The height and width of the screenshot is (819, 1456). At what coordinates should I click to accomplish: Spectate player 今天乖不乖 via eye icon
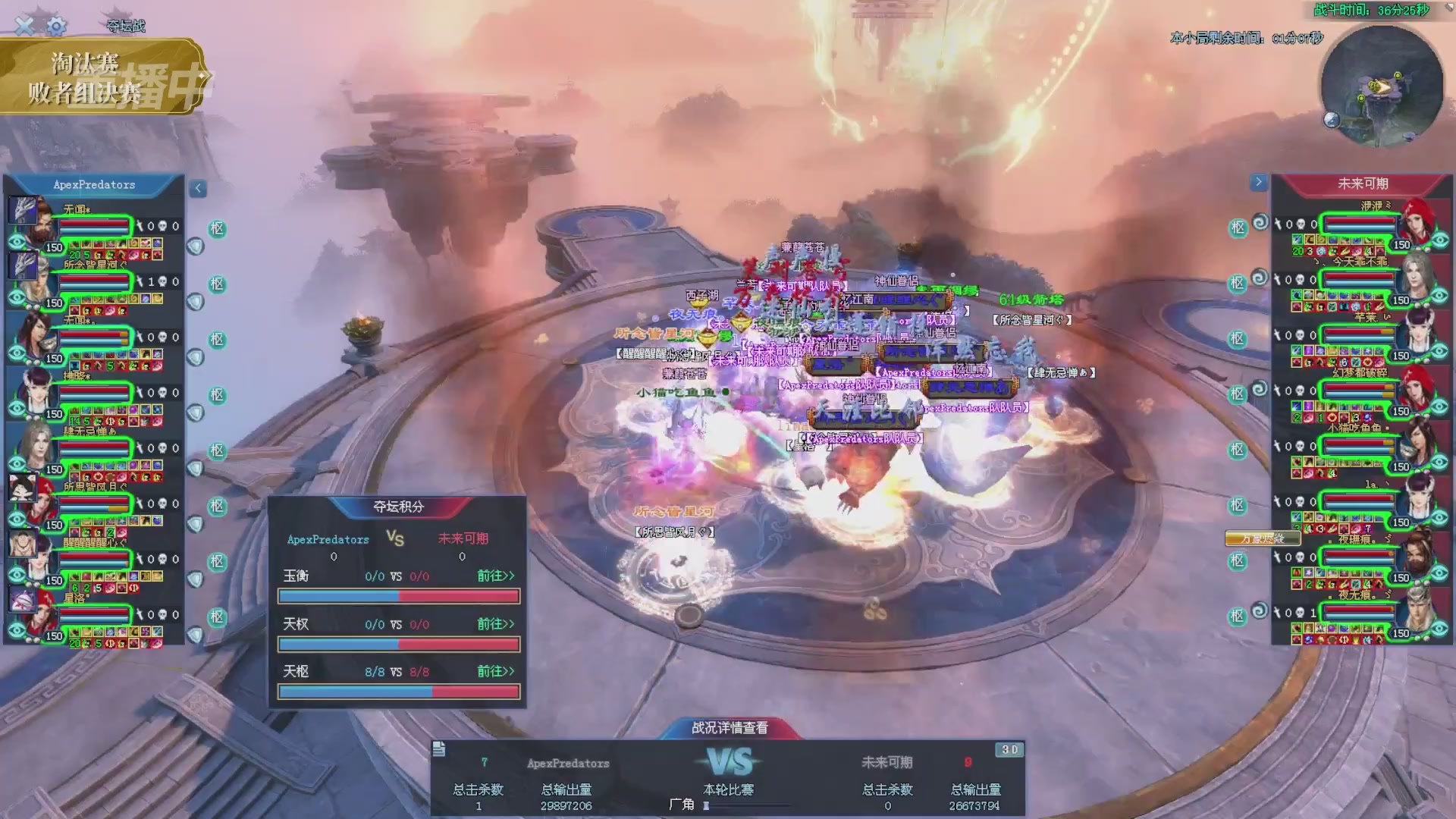tap(1440, 296)
